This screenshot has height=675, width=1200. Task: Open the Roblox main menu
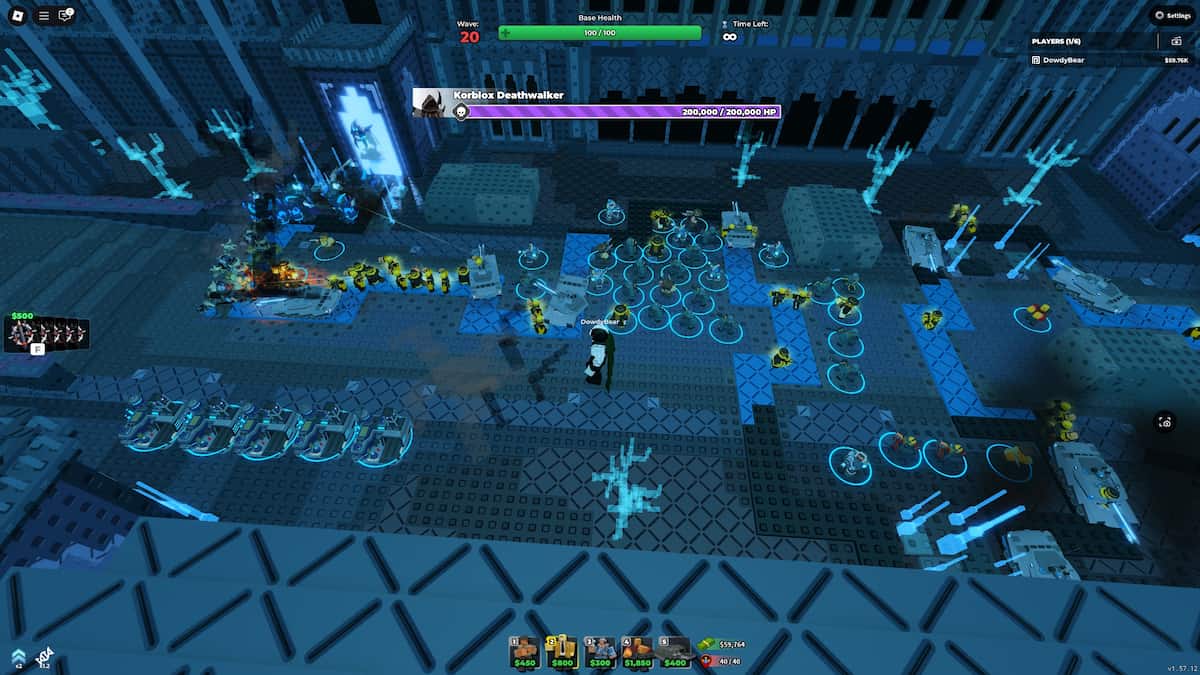[x=18, y=15]
